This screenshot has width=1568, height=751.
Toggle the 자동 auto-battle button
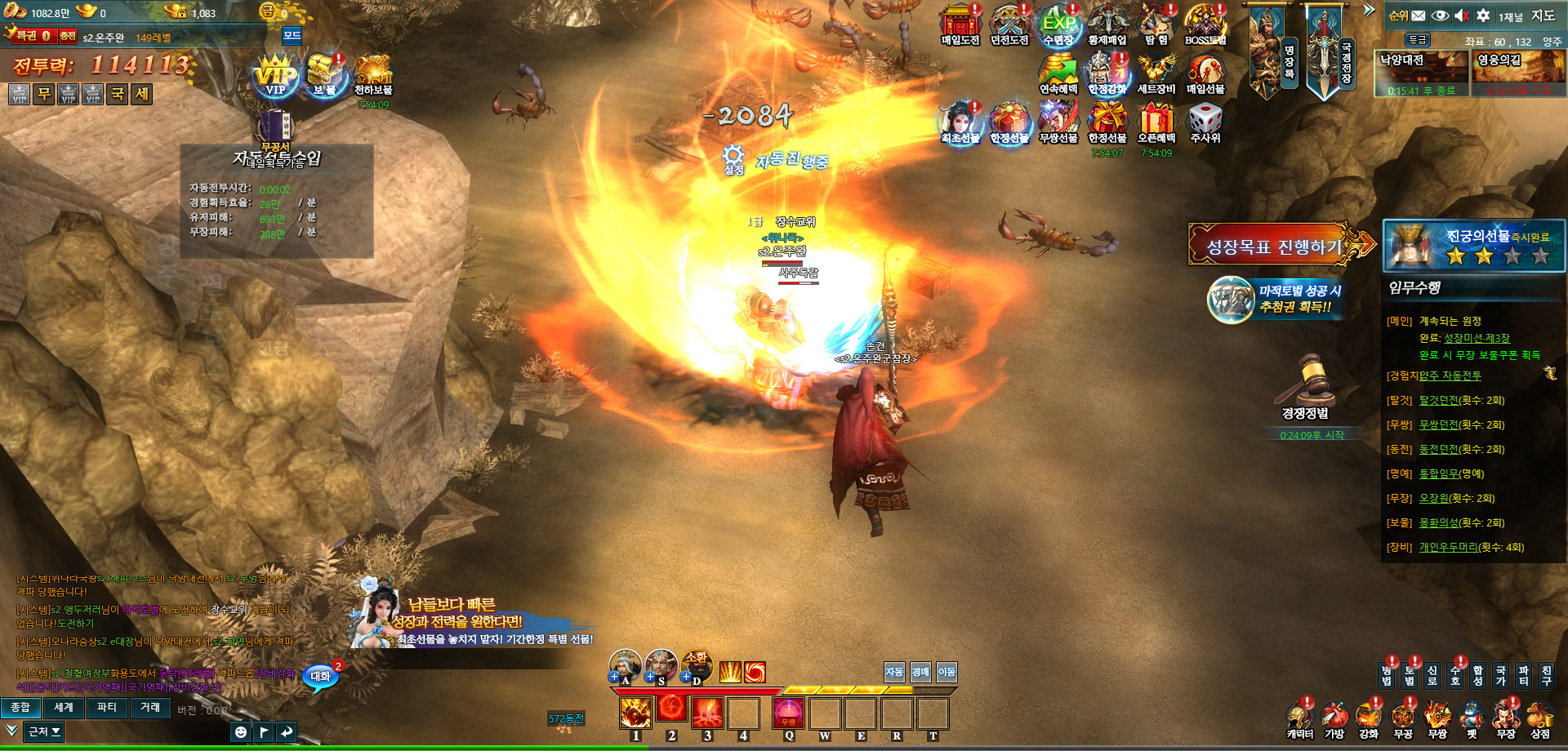[x=894, y=672]
